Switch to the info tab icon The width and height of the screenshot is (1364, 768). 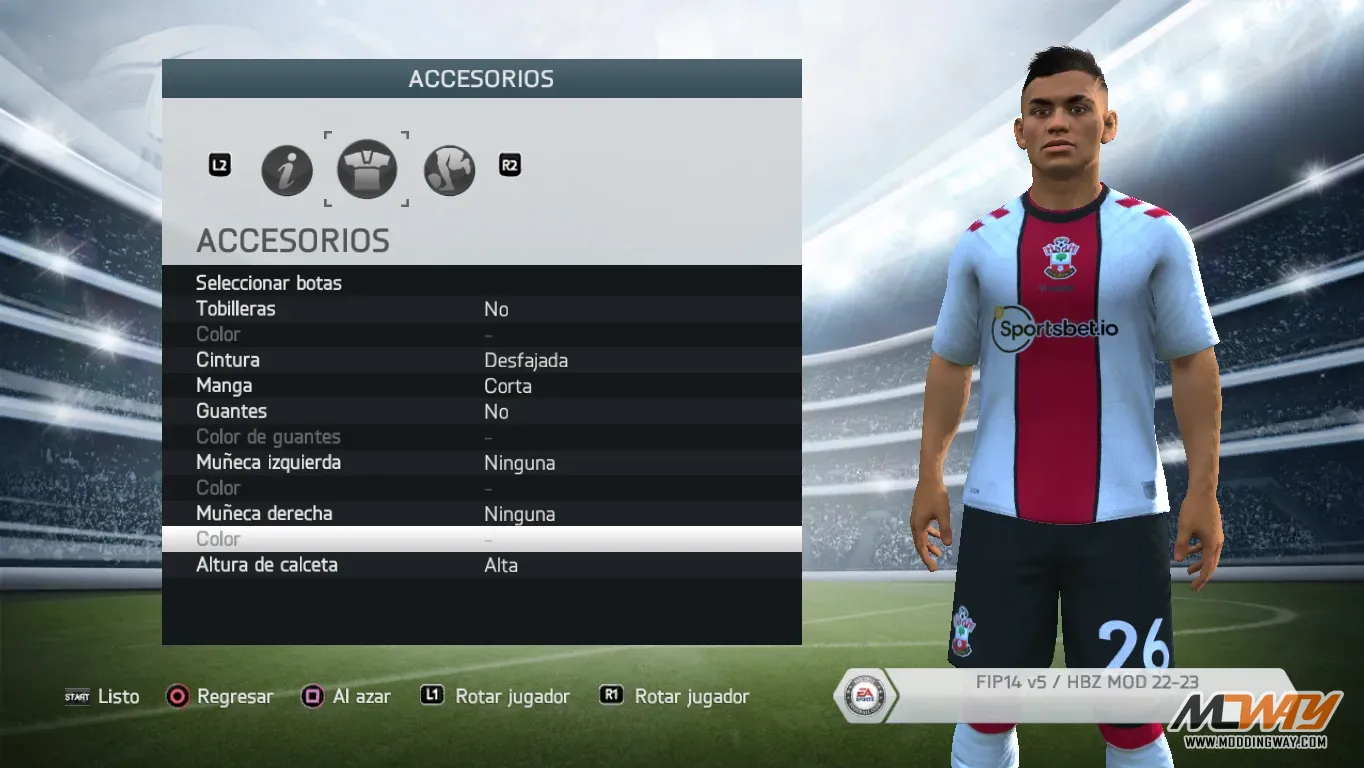(287, 170)
